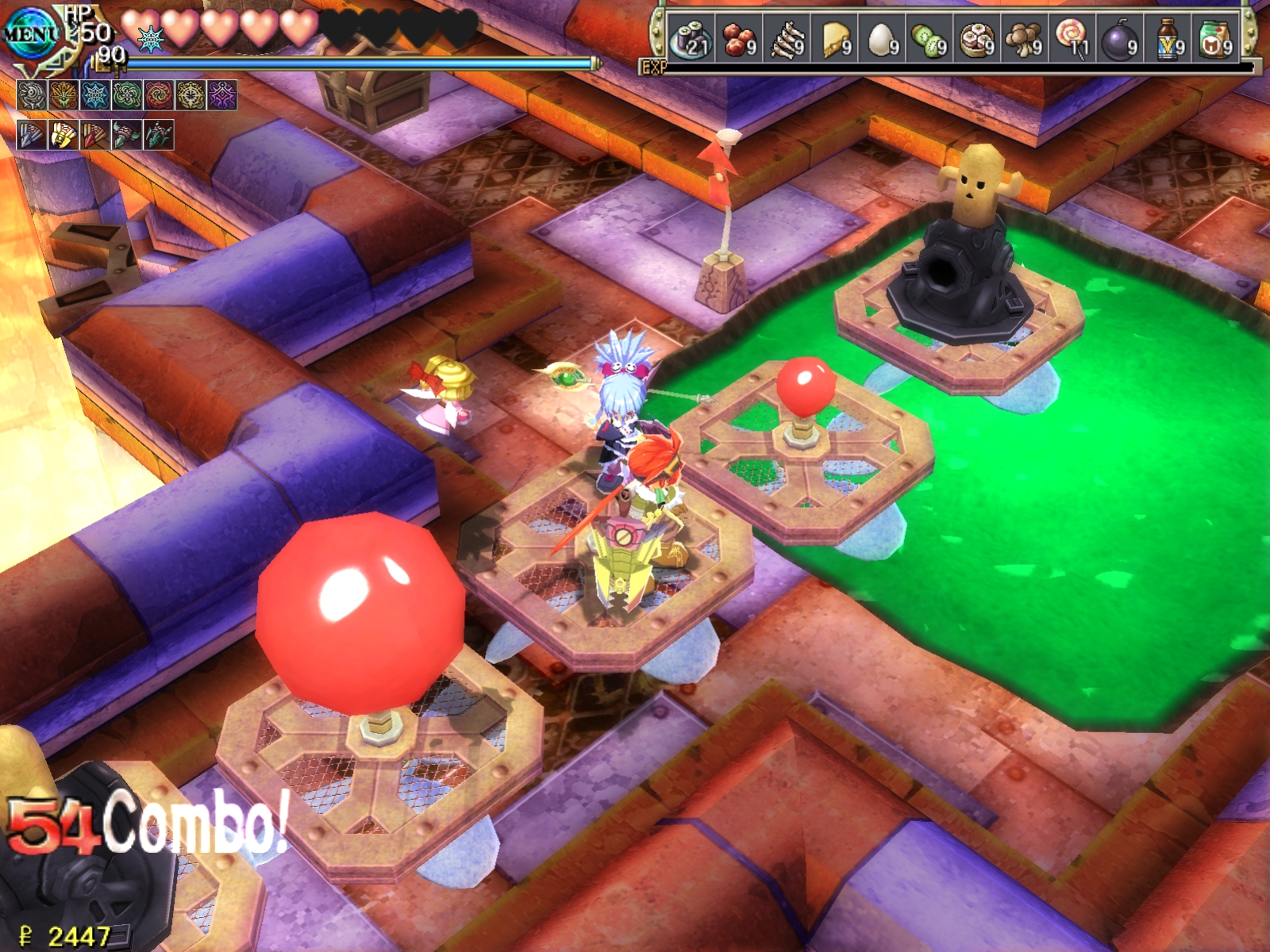Image resolution: width=1270 pixels, height=952 pixels.
Task: Select the black bomb item
Action: point(1119,39)
